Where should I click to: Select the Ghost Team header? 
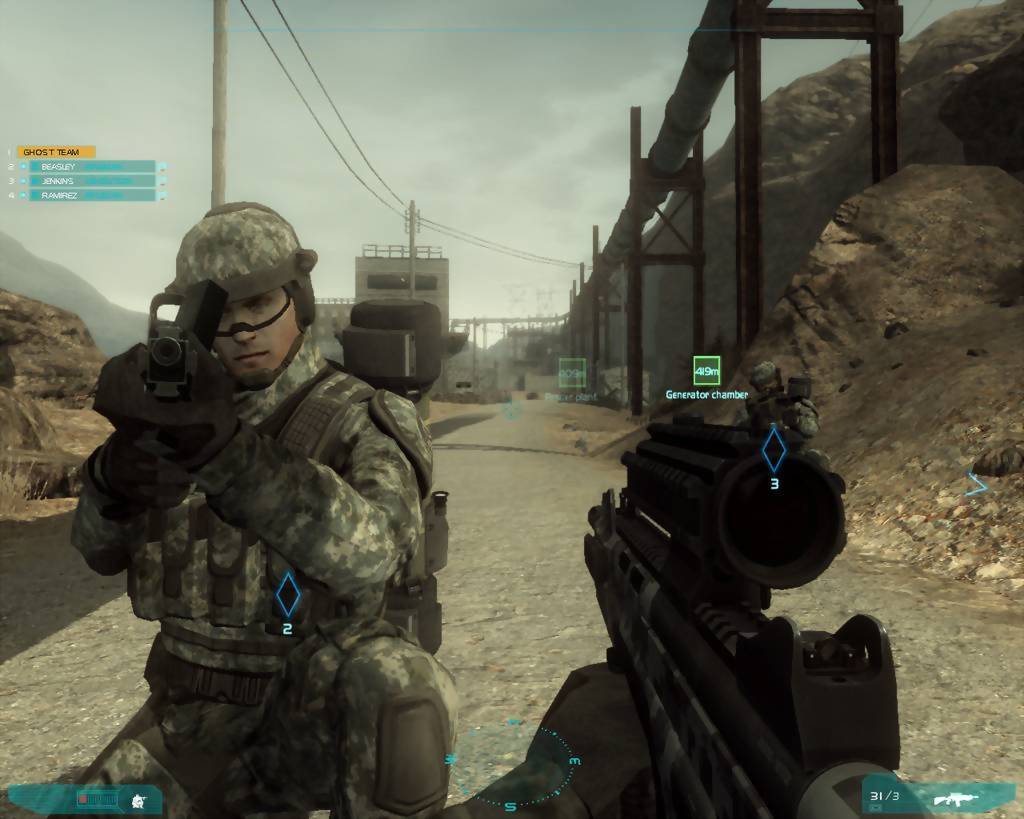click(56, 152)
